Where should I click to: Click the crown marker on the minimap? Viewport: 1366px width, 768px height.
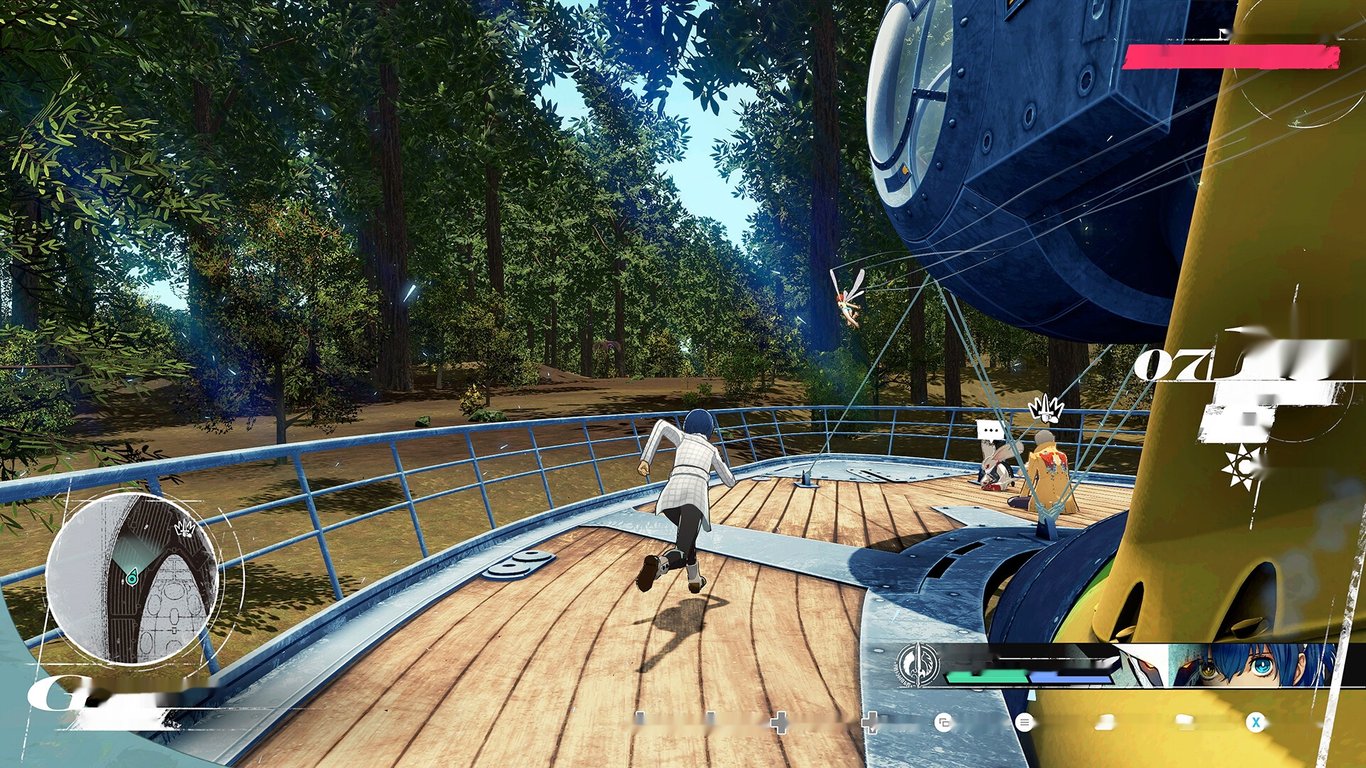[x=183, y=528]
